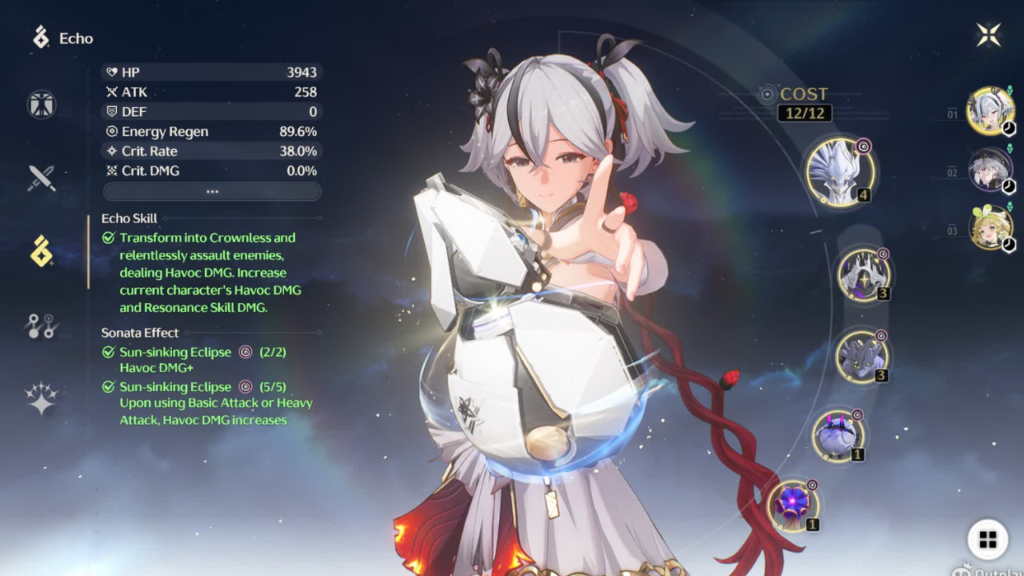Open the character overview tab

click(42, 105)
